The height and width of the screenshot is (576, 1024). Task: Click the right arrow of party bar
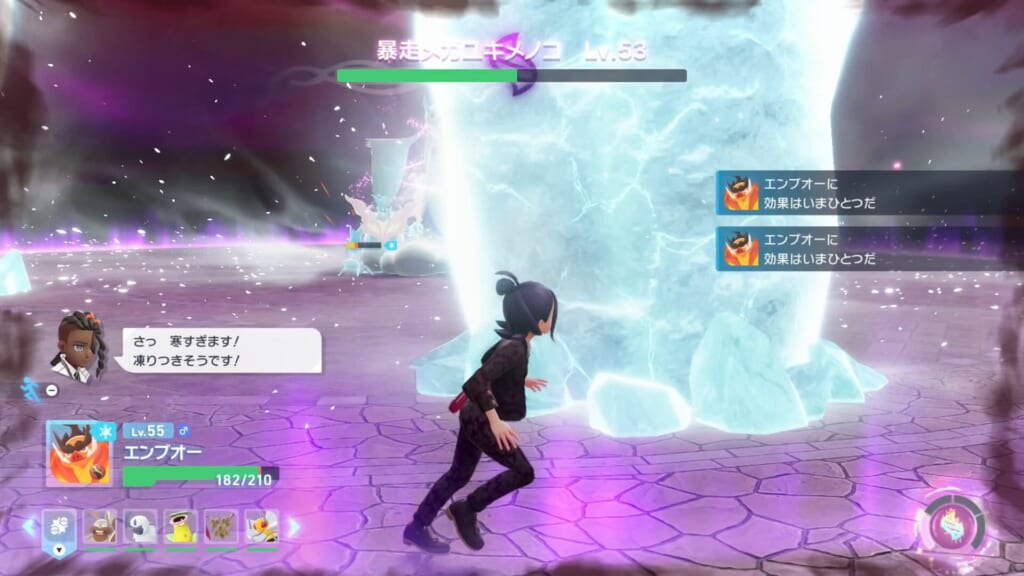tap(294, 526)
